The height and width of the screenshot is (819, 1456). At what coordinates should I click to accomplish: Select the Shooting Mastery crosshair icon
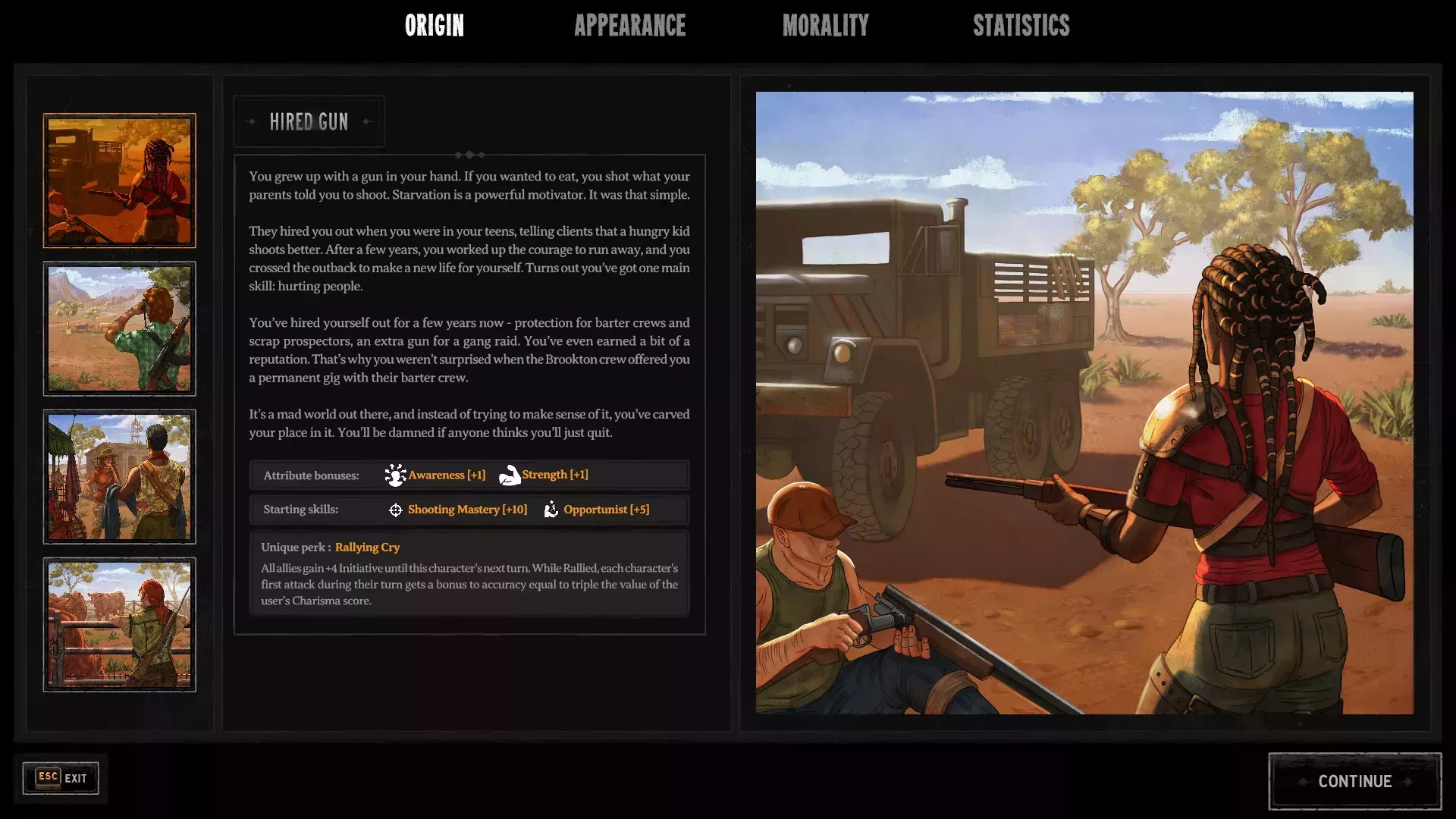[395, 510]
